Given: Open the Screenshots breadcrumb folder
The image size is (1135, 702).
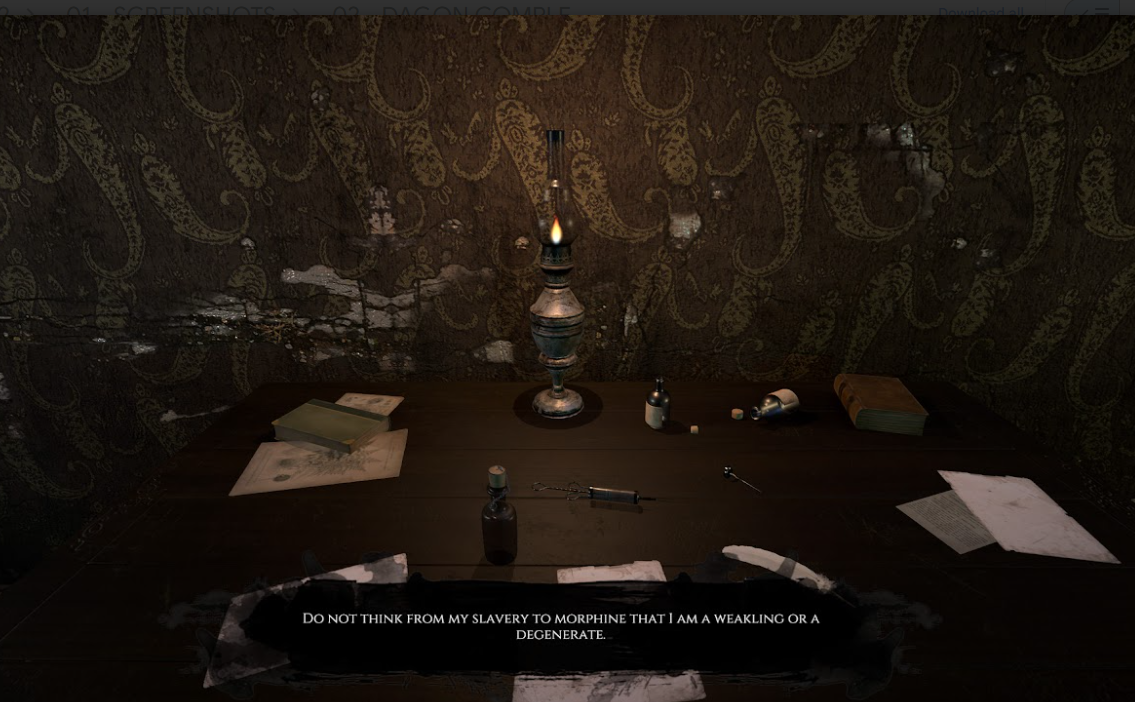Looking at the screenshot, I should pyautogui.click(x=194, y=12).
